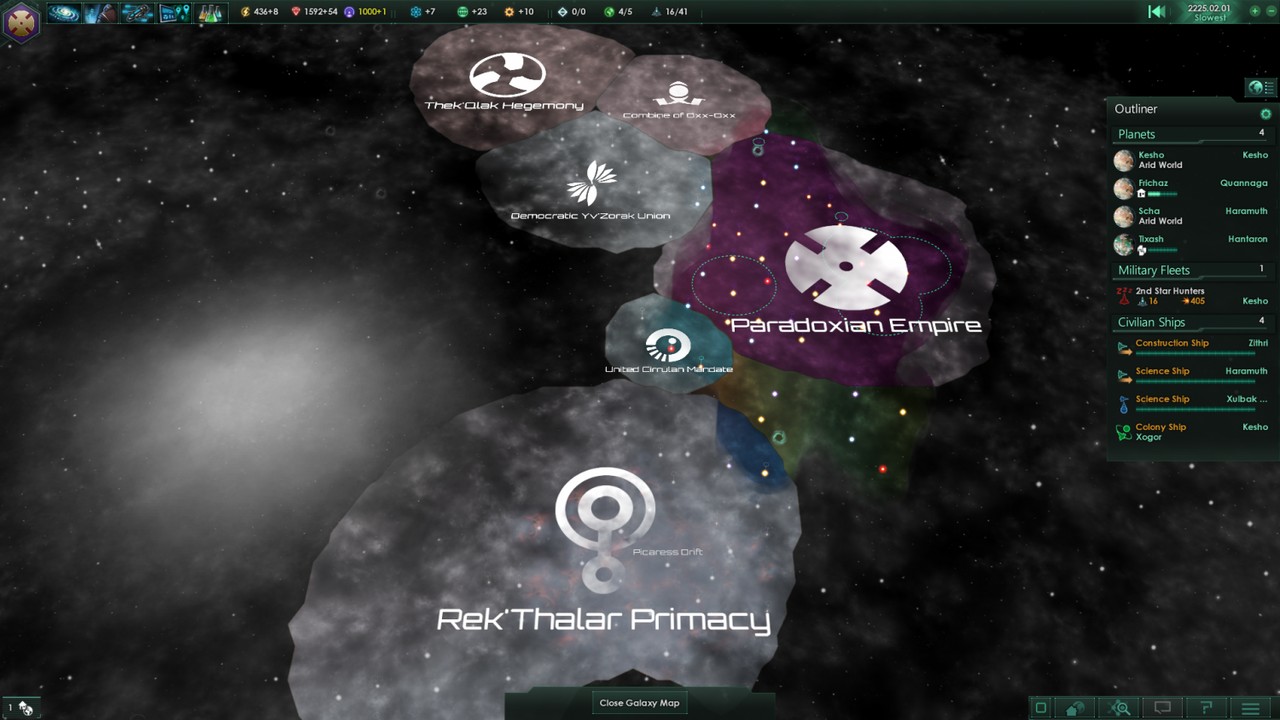The width and height of the screenshot is (1280, 720).
Task: Open the message log speech bubble icon
Action: 1161,708
